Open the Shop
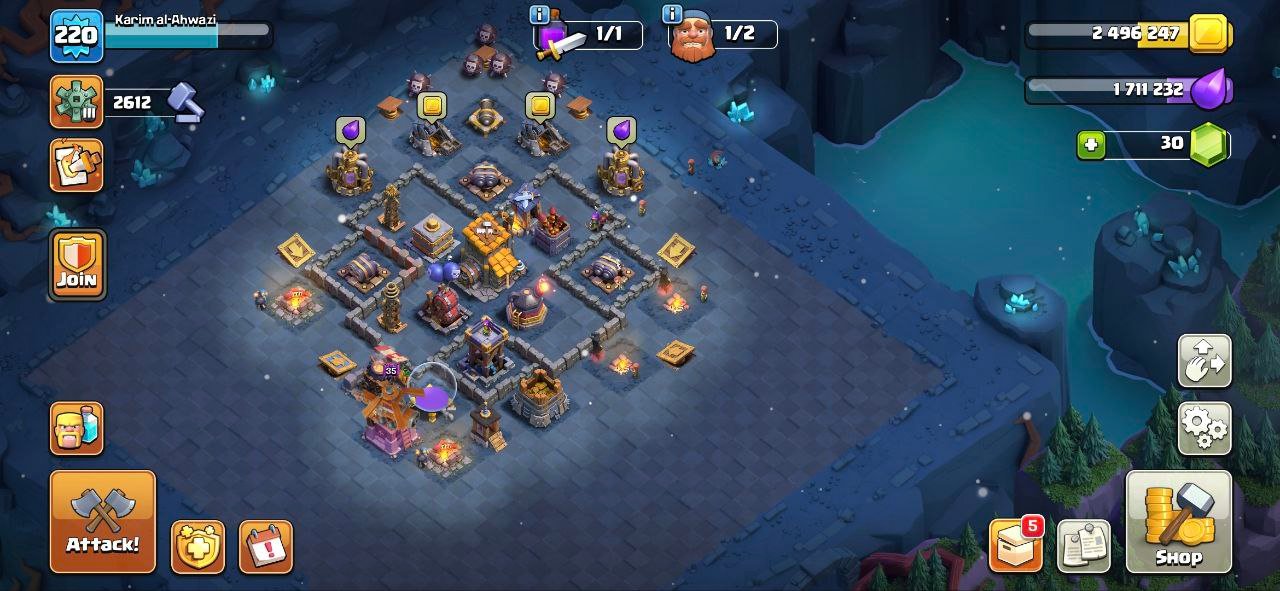 1178,521
